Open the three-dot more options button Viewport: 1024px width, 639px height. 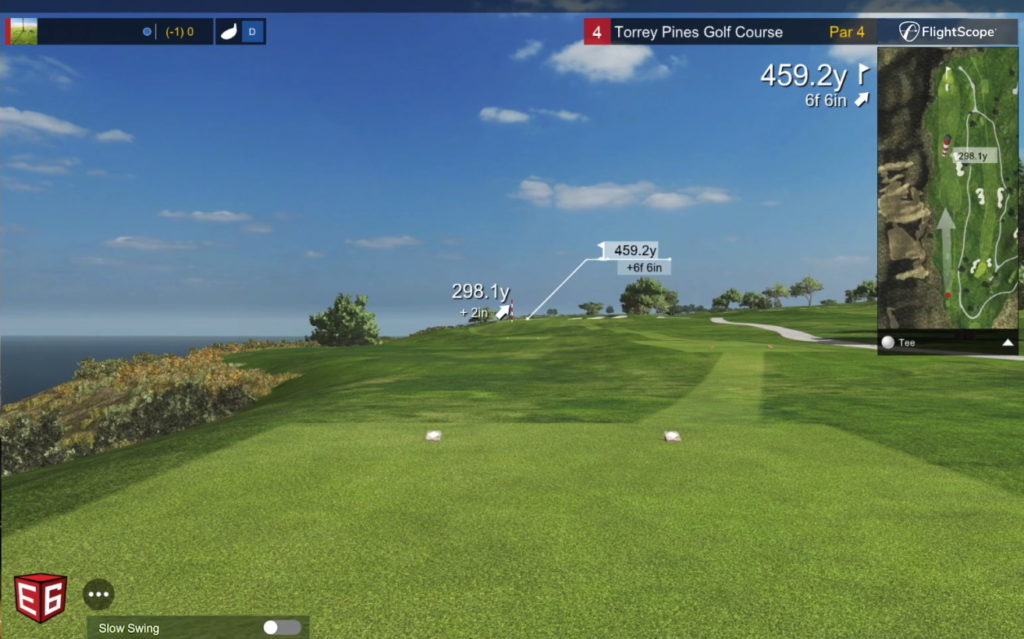coord(98,594)
